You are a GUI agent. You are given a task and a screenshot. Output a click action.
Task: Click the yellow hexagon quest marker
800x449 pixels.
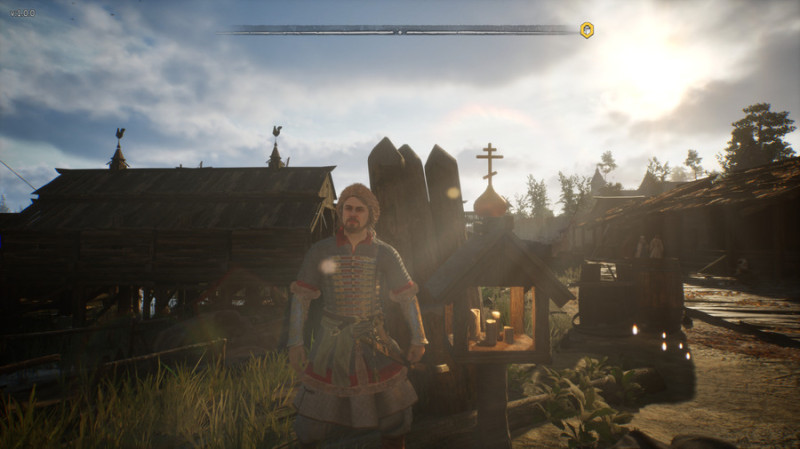587,30
